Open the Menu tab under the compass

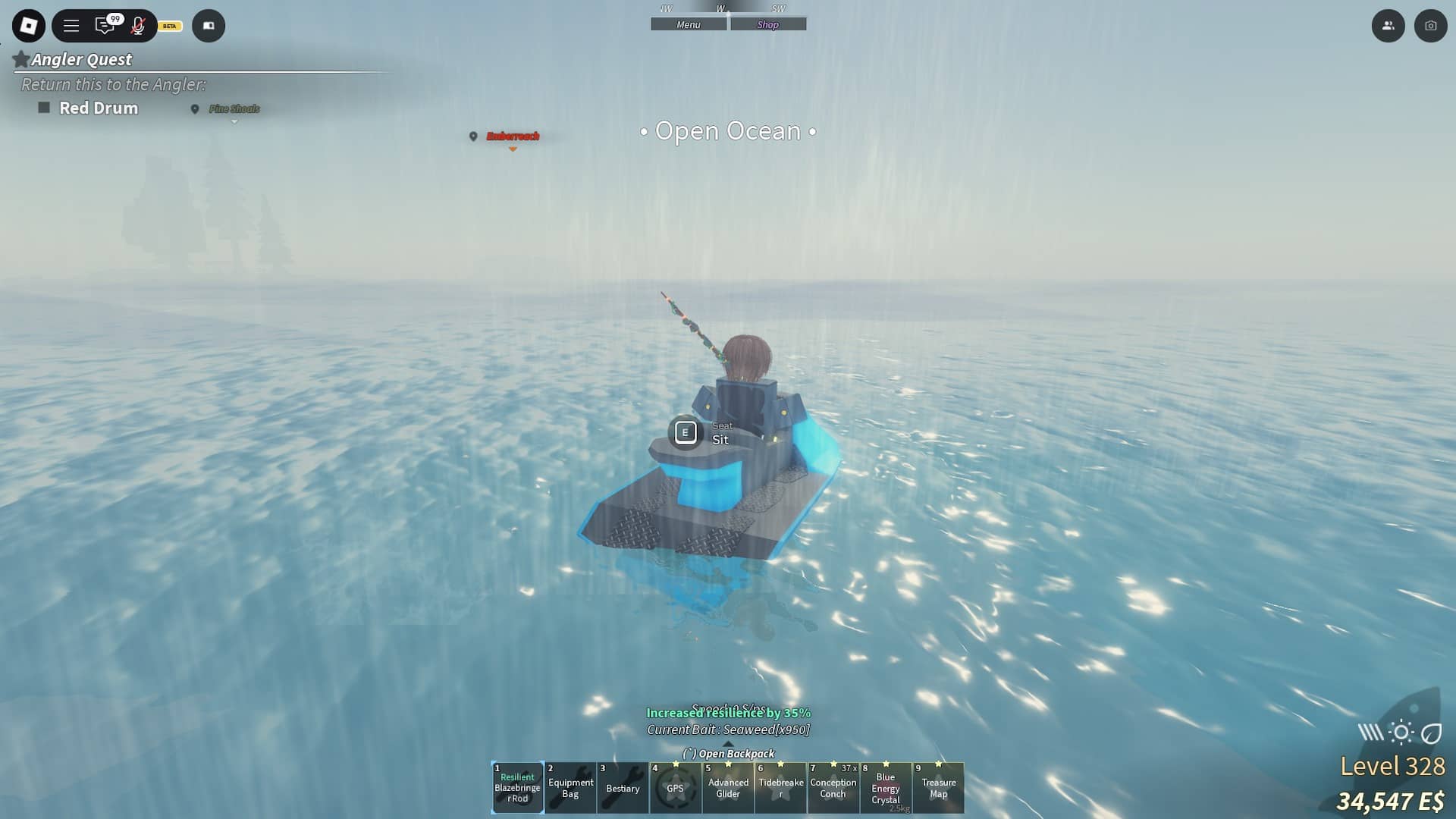click(687, 24)
